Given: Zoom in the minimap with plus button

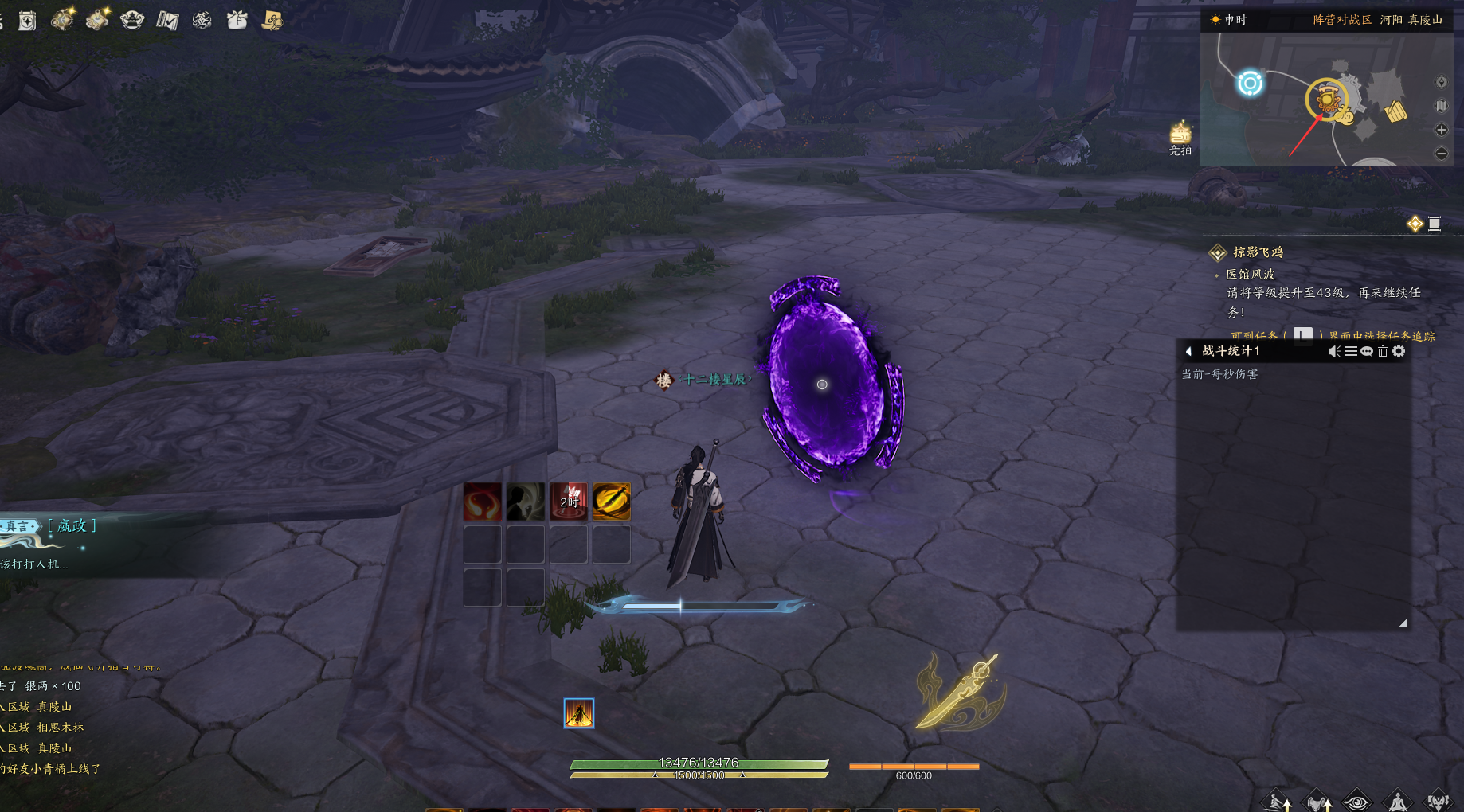Looking at the screenshot, I should [1441, 130].
